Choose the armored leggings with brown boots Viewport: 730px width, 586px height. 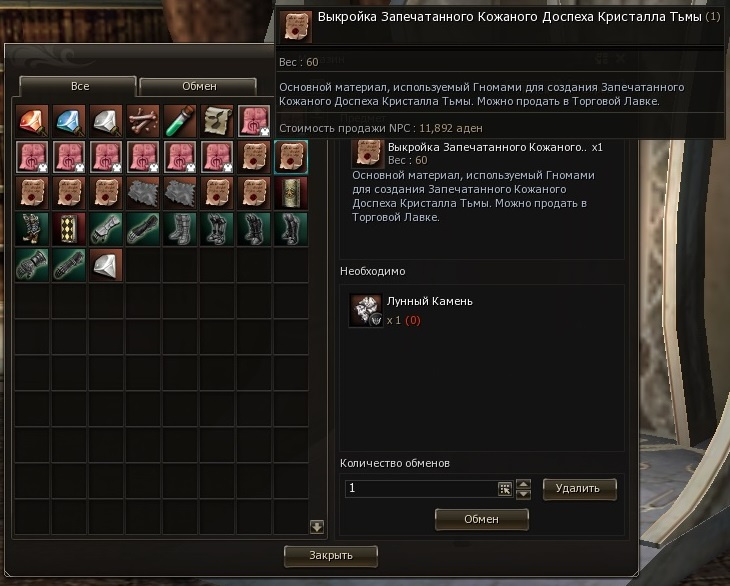tap(32, 230)
